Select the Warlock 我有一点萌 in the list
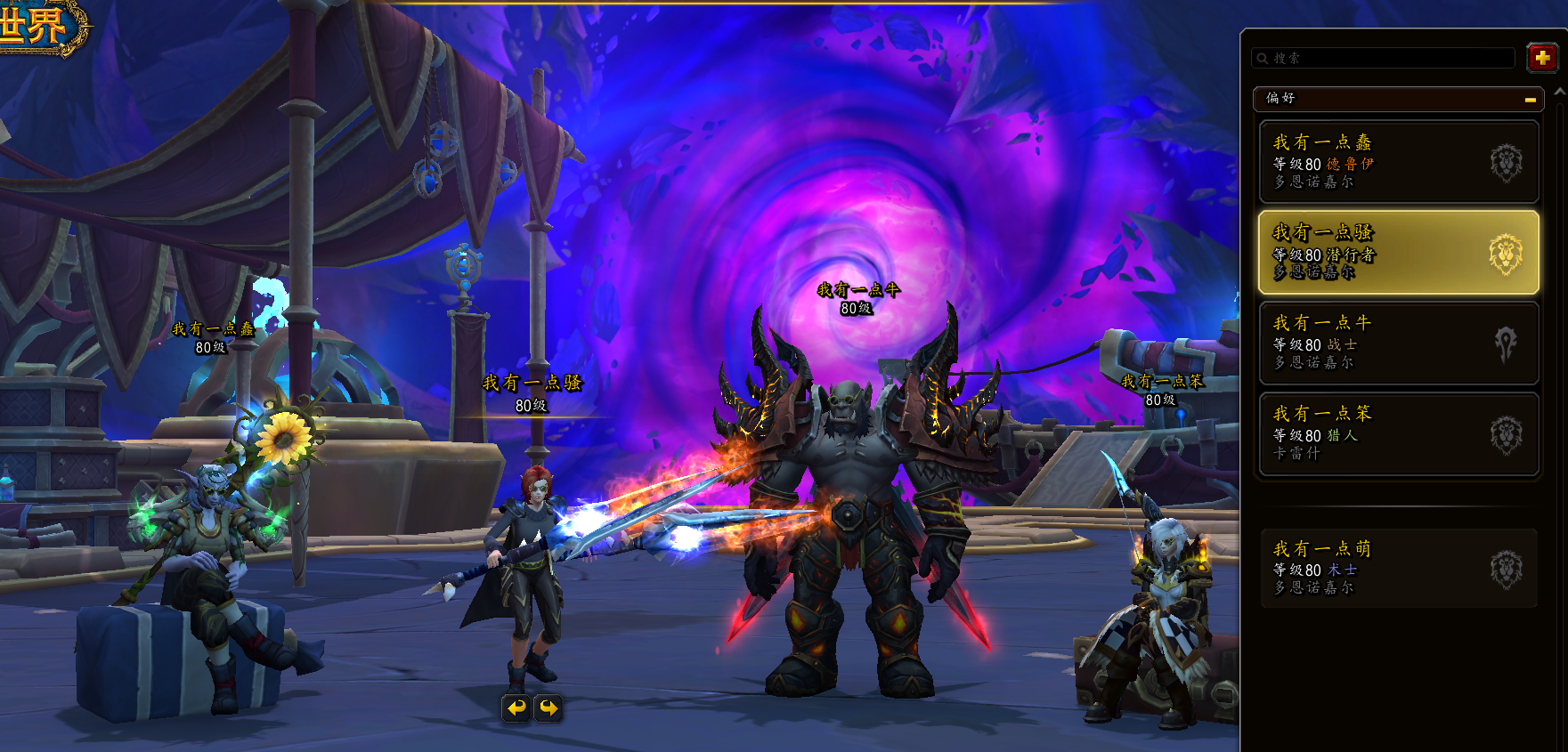 pos(1398,568)
